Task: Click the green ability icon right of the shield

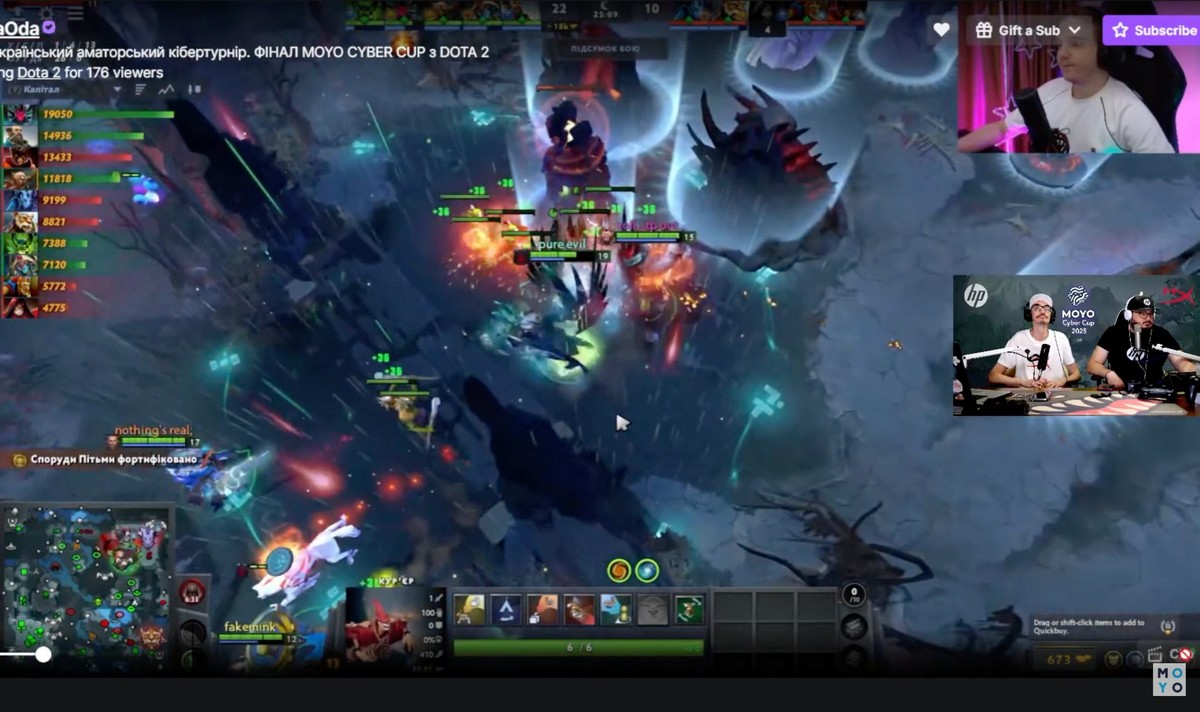Action: click(x=689, y=609)
